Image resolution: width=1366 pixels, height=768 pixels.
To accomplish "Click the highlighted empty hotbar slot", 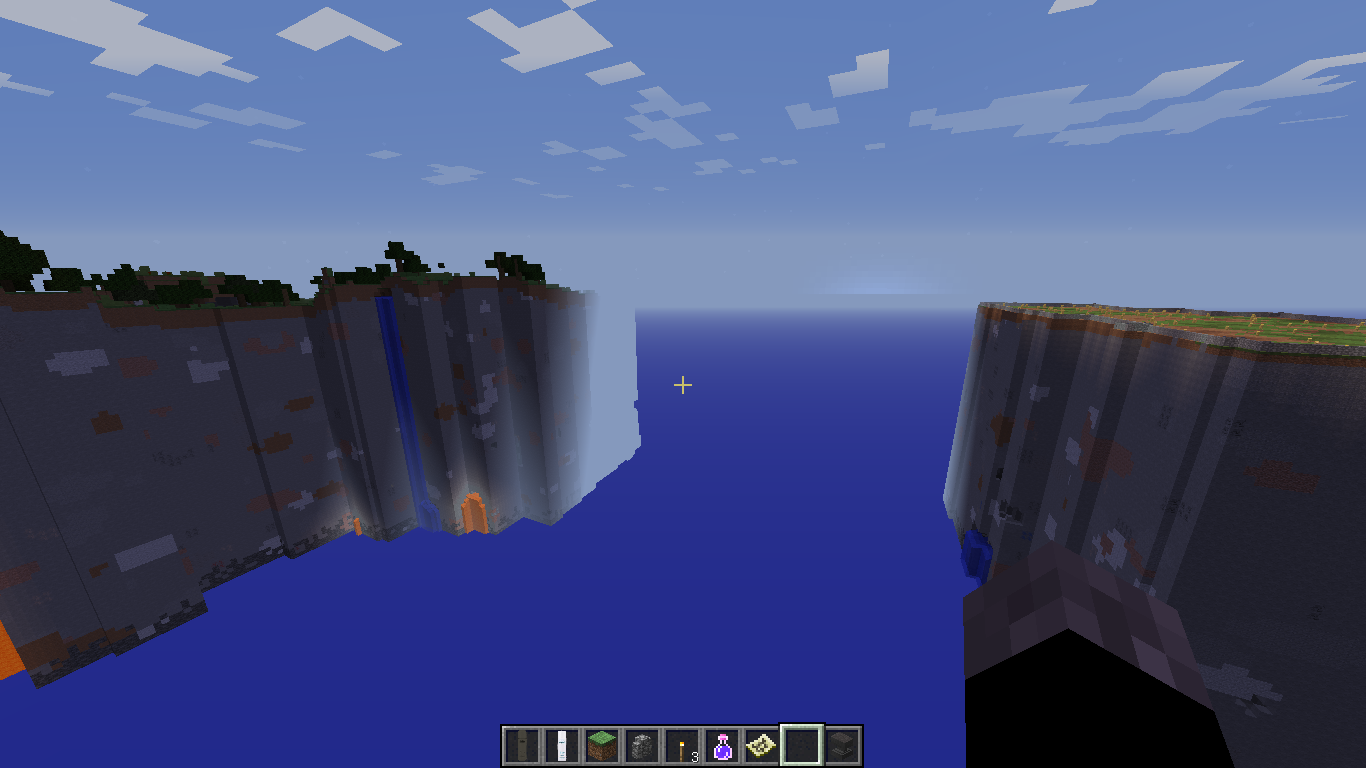I will pos(802,746).
